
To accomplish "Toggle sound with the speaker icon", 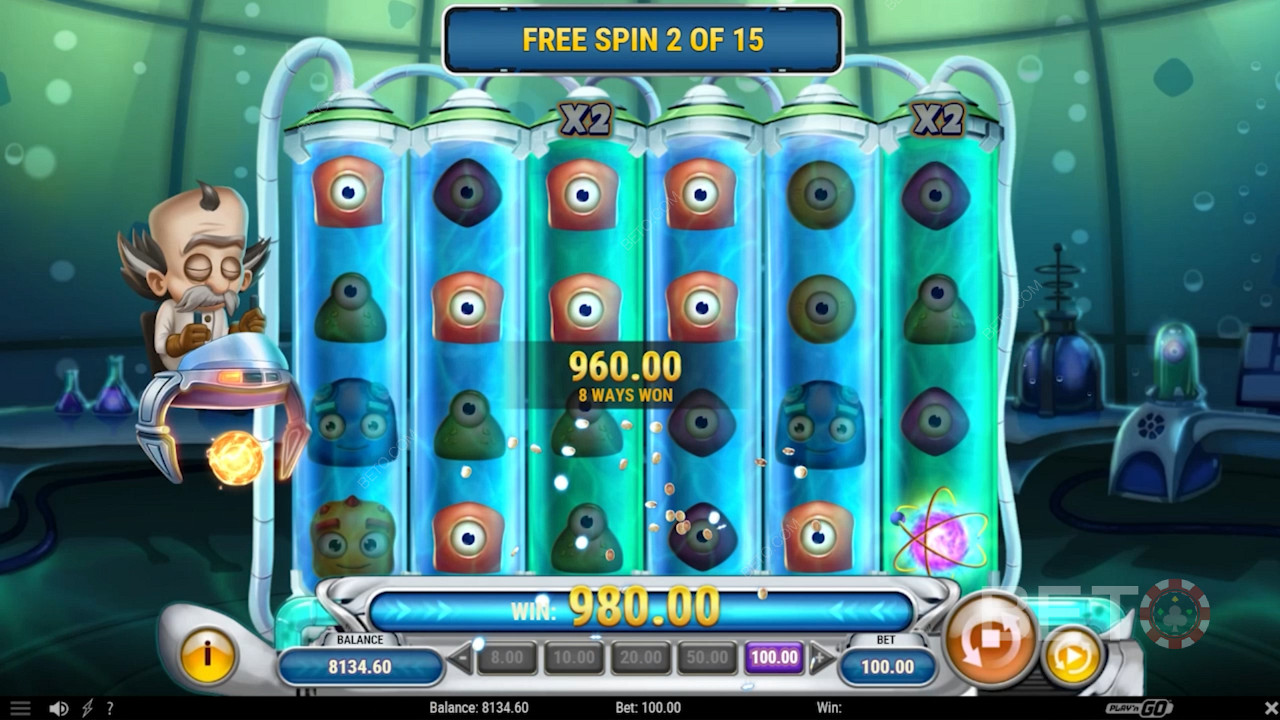I will [x=59, y=708].
